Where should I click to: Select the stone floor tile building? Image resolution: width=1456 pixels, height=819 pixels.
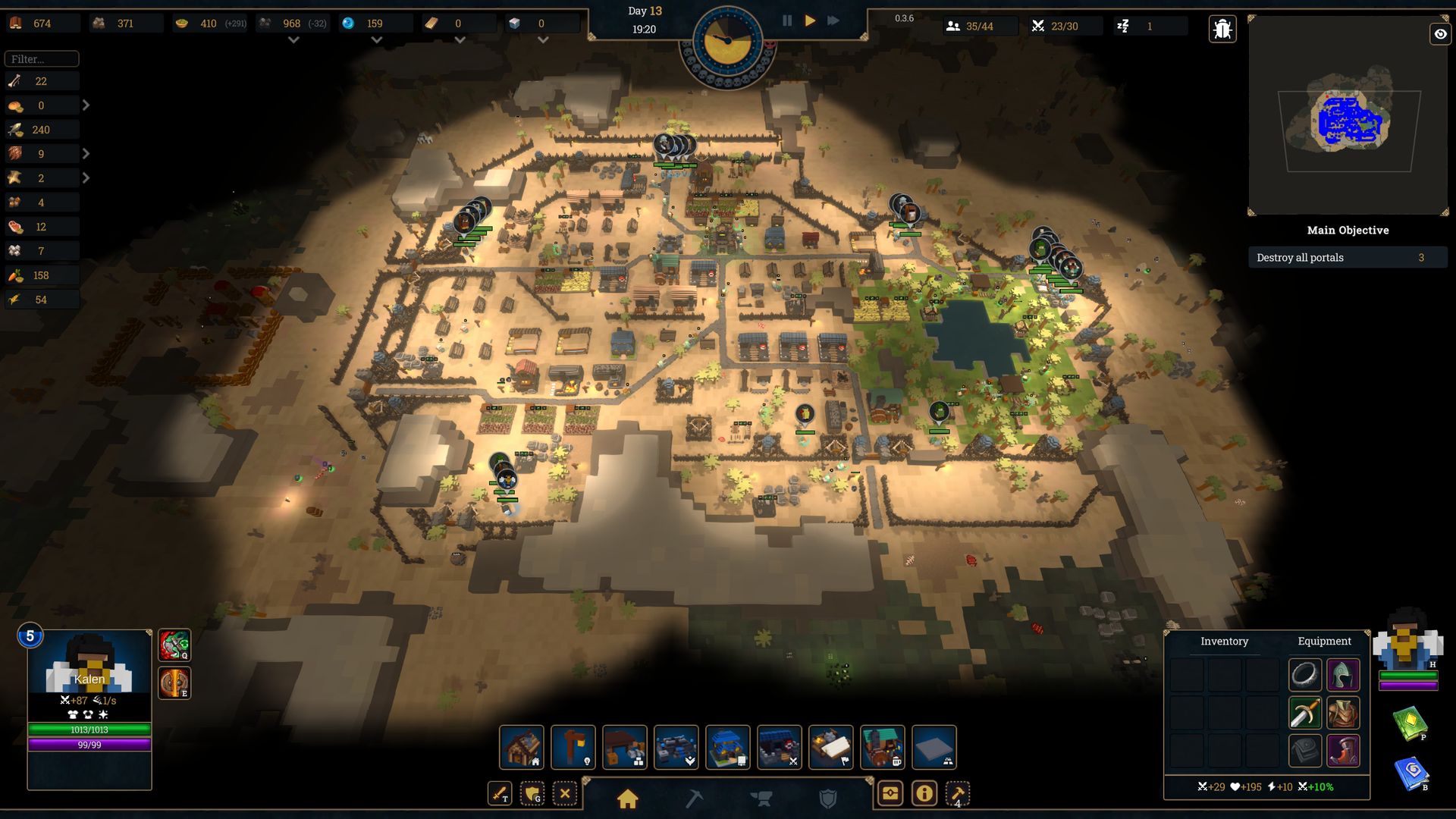[x=934, y=747]
